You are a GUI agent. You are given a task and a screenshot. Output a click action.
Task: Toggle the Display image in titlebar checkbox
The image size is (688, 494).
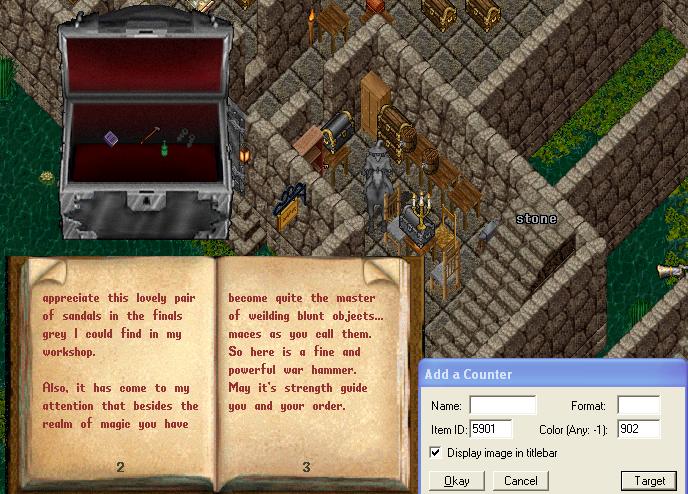[x=435, y=453]
